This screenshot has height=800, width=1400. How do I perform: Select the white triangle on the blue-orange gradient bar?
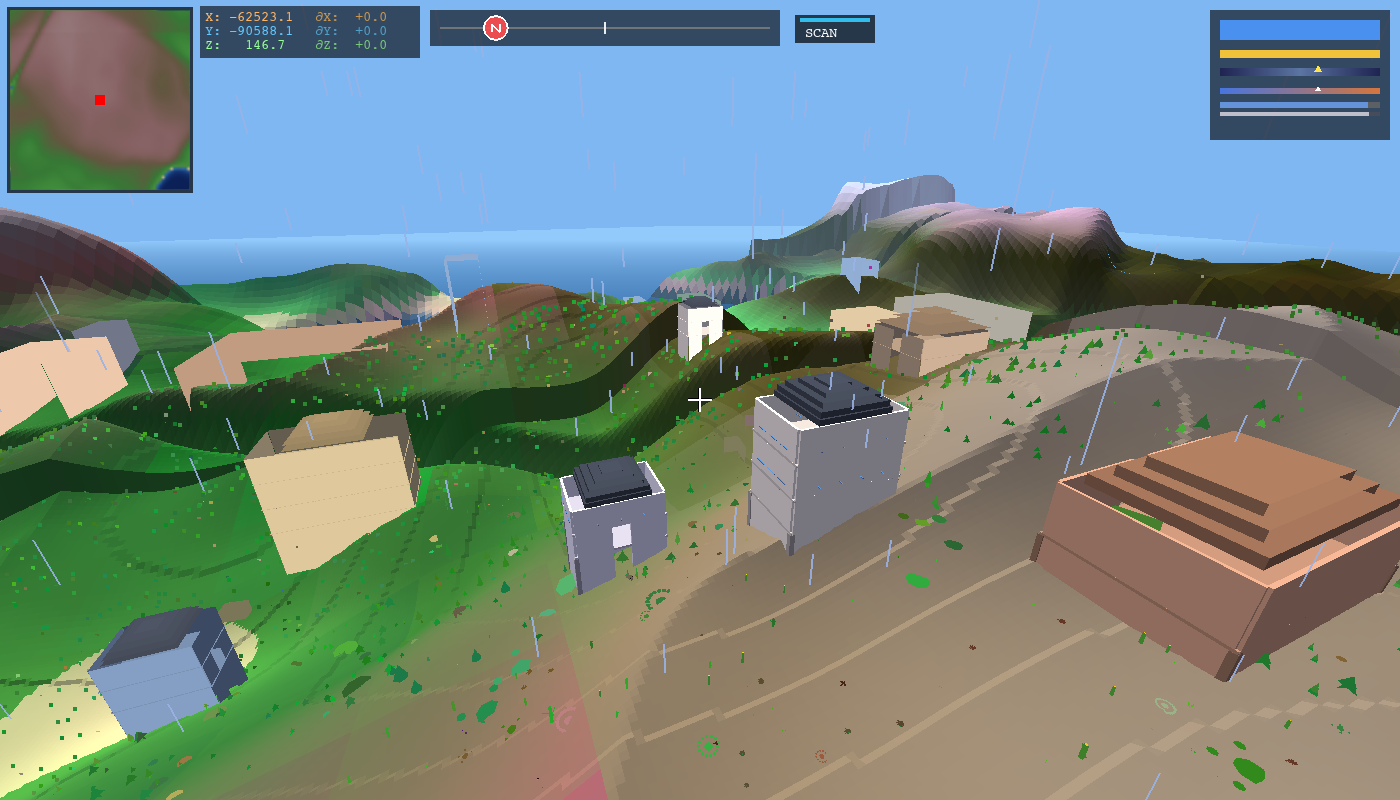pyautogui.click(x=1318, y=89)
